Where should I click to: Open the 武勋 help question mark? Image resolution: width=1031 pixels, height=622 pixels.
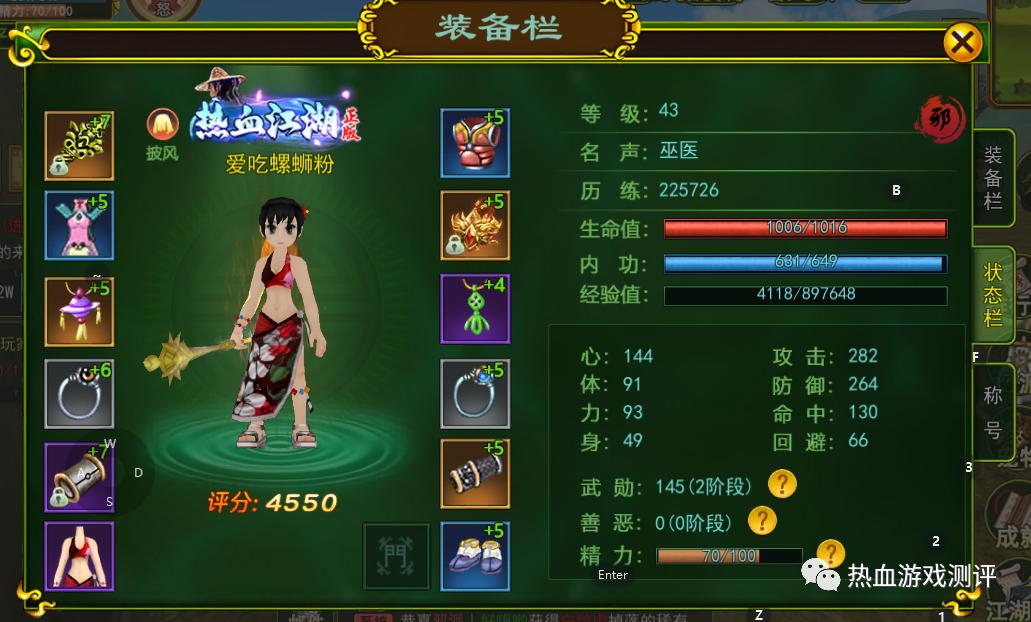tap(782, 485)
